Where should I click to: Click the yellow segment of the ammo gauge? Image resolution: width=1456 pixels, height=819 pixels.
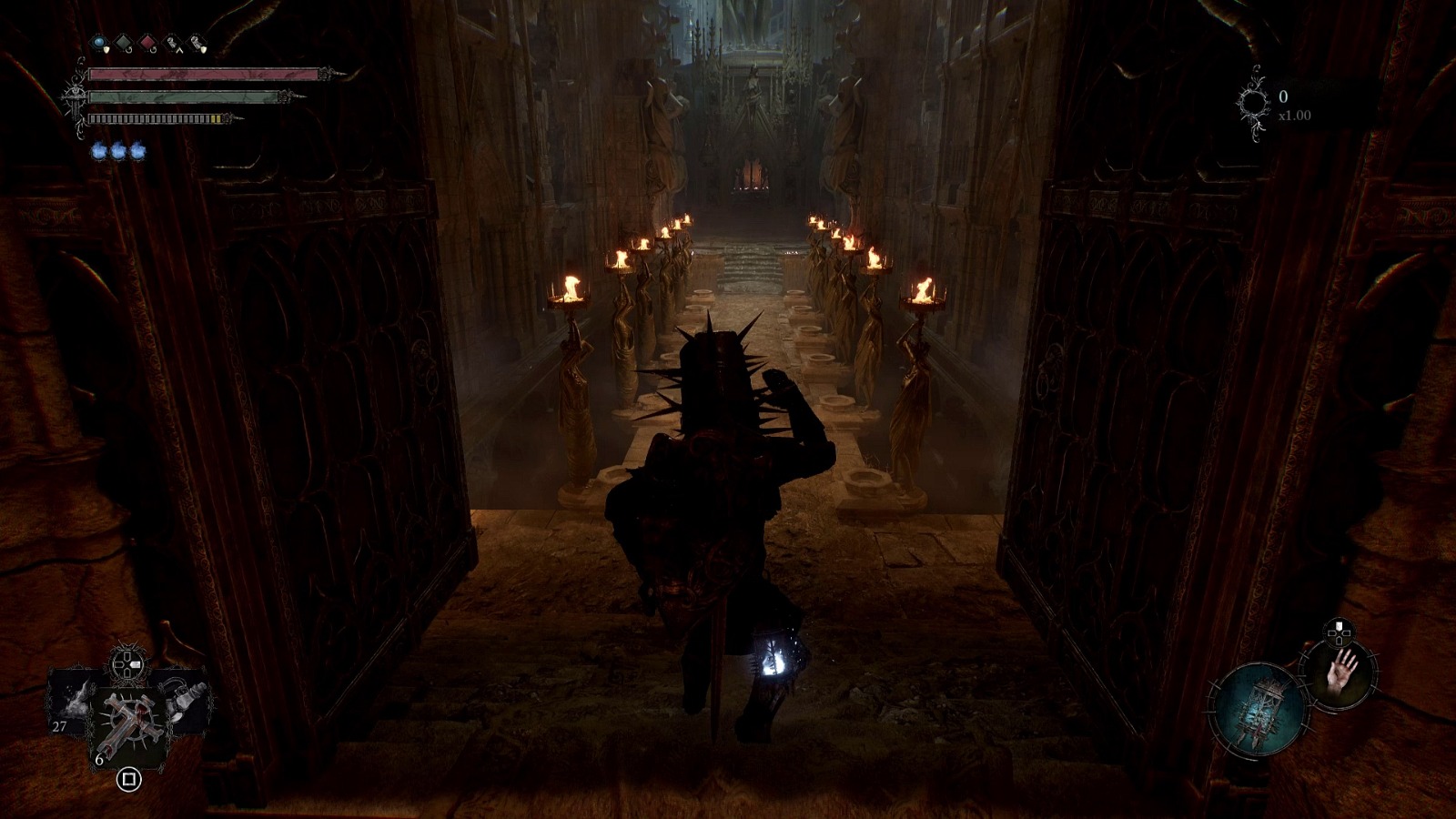(216, 118)
